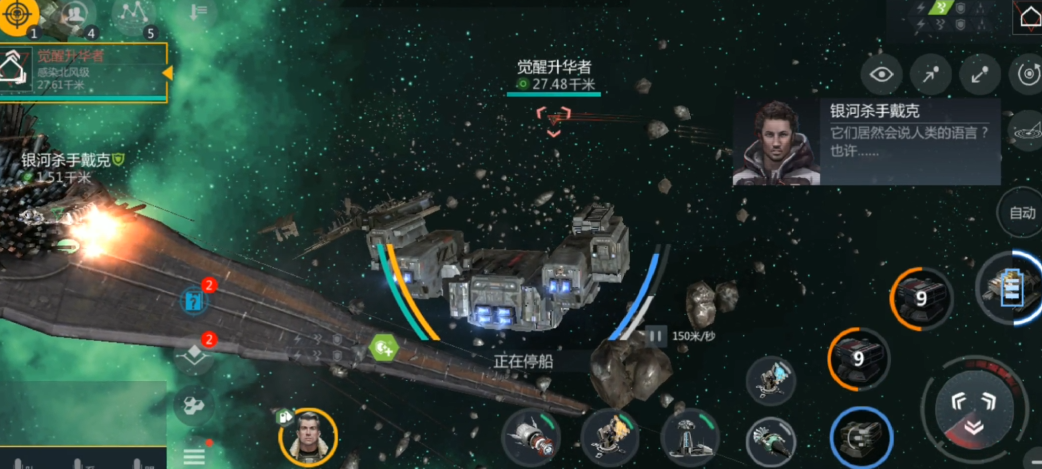Open the hamburger menu at bottom left
The height and width of the screenshot is (469, 1042).
tap(193, 456)
